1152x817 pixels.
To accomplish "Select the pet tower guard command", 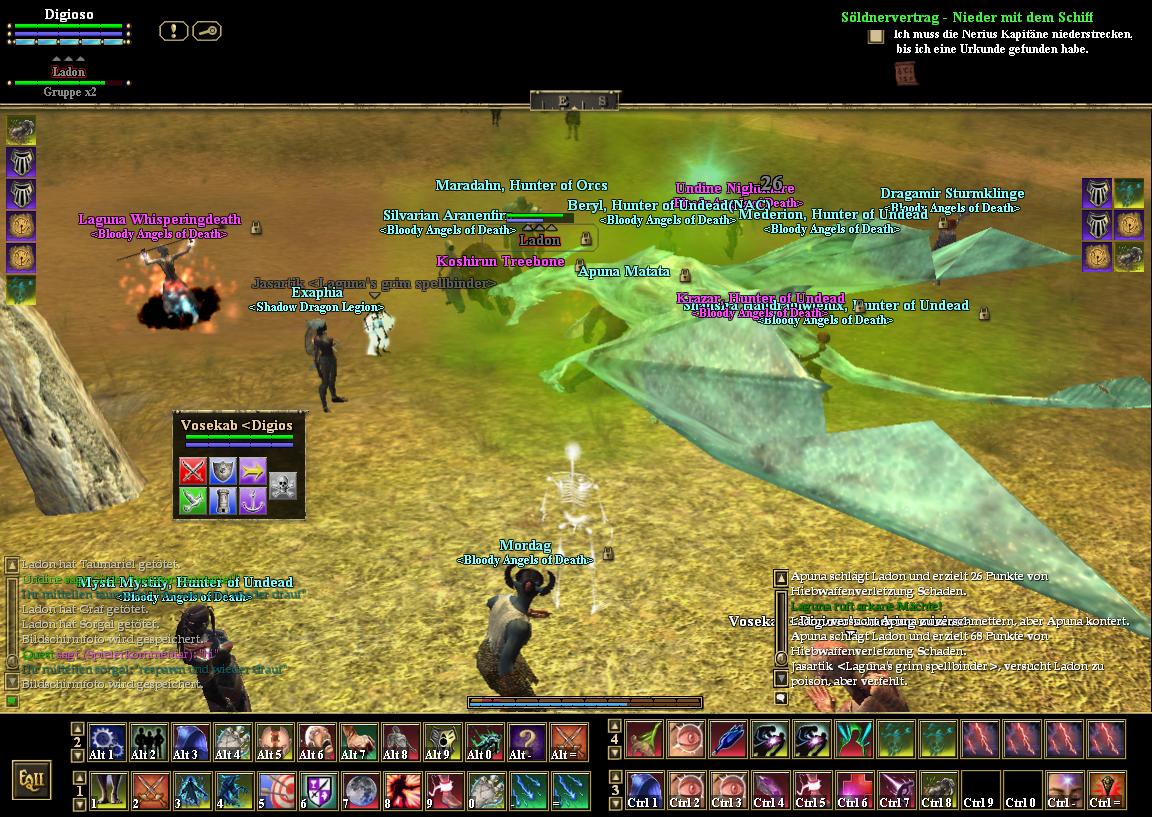I will coord(223,500).
